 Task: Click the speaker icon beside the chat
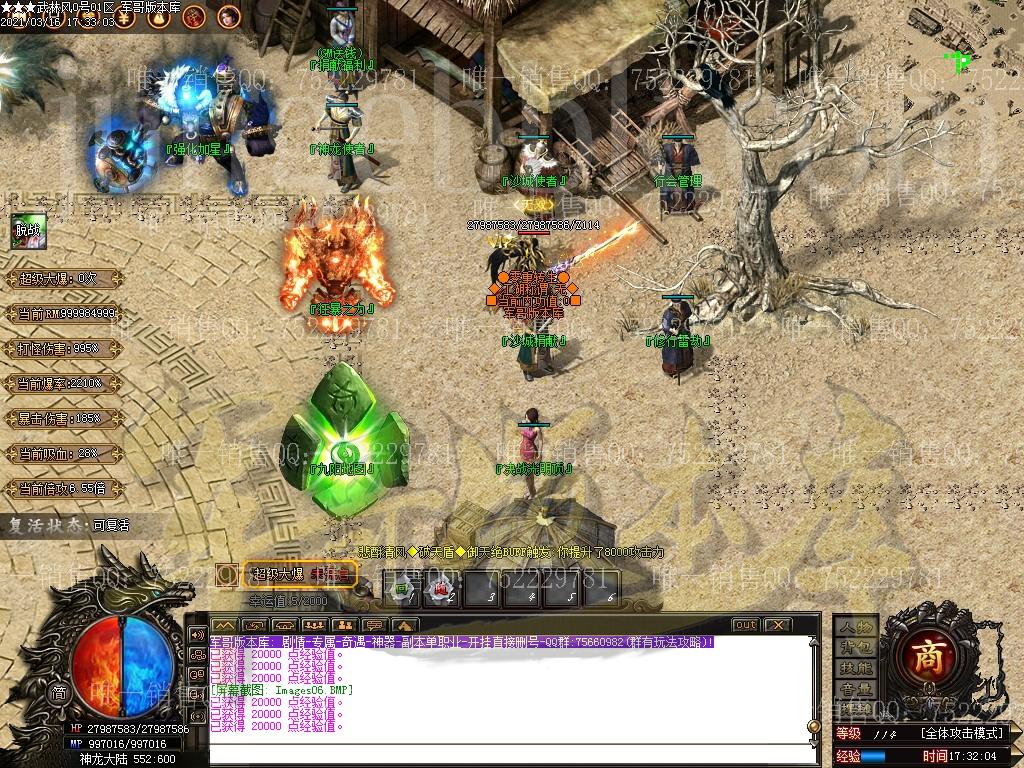196,635
